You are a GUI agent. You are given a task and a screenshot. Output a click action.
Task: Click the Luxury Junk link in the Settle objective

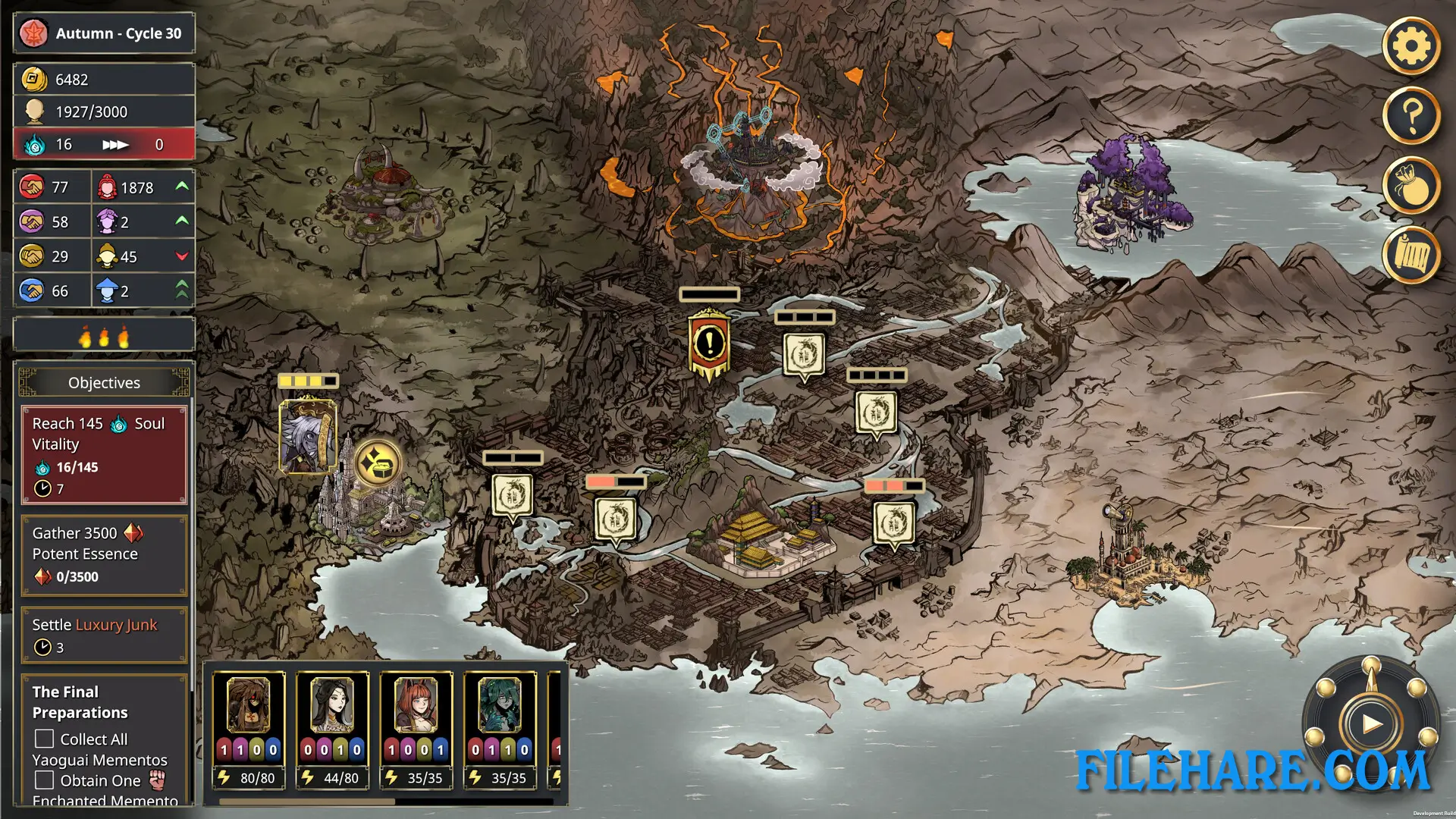pos(115,625)
